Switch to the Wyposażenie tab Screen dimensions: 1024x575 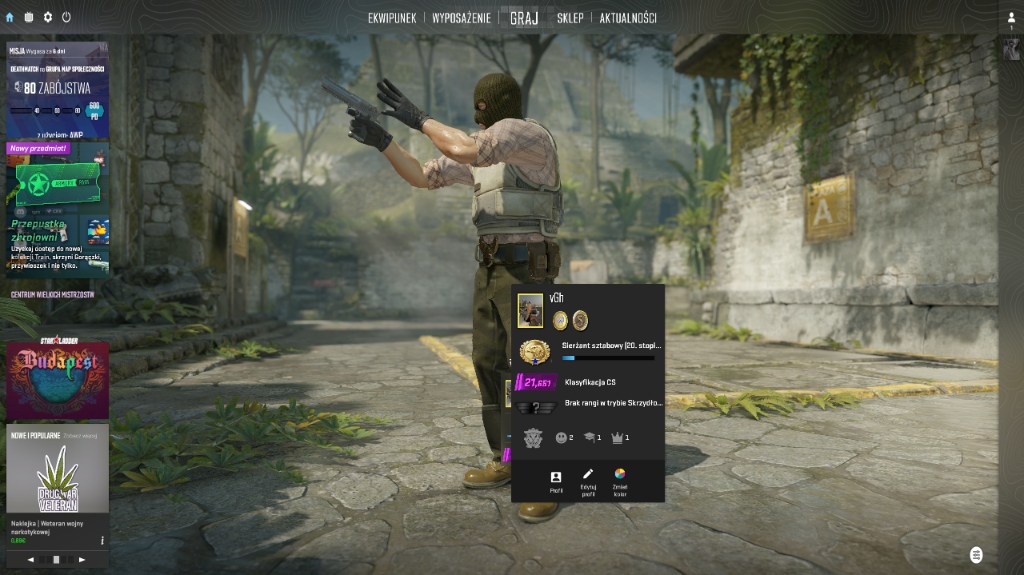(x=461, y=18)
